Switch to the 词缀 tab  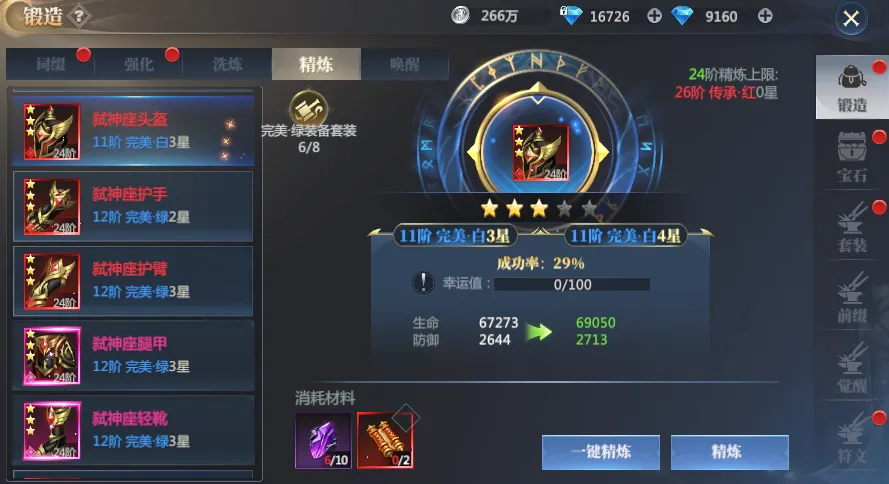point(50,65)
